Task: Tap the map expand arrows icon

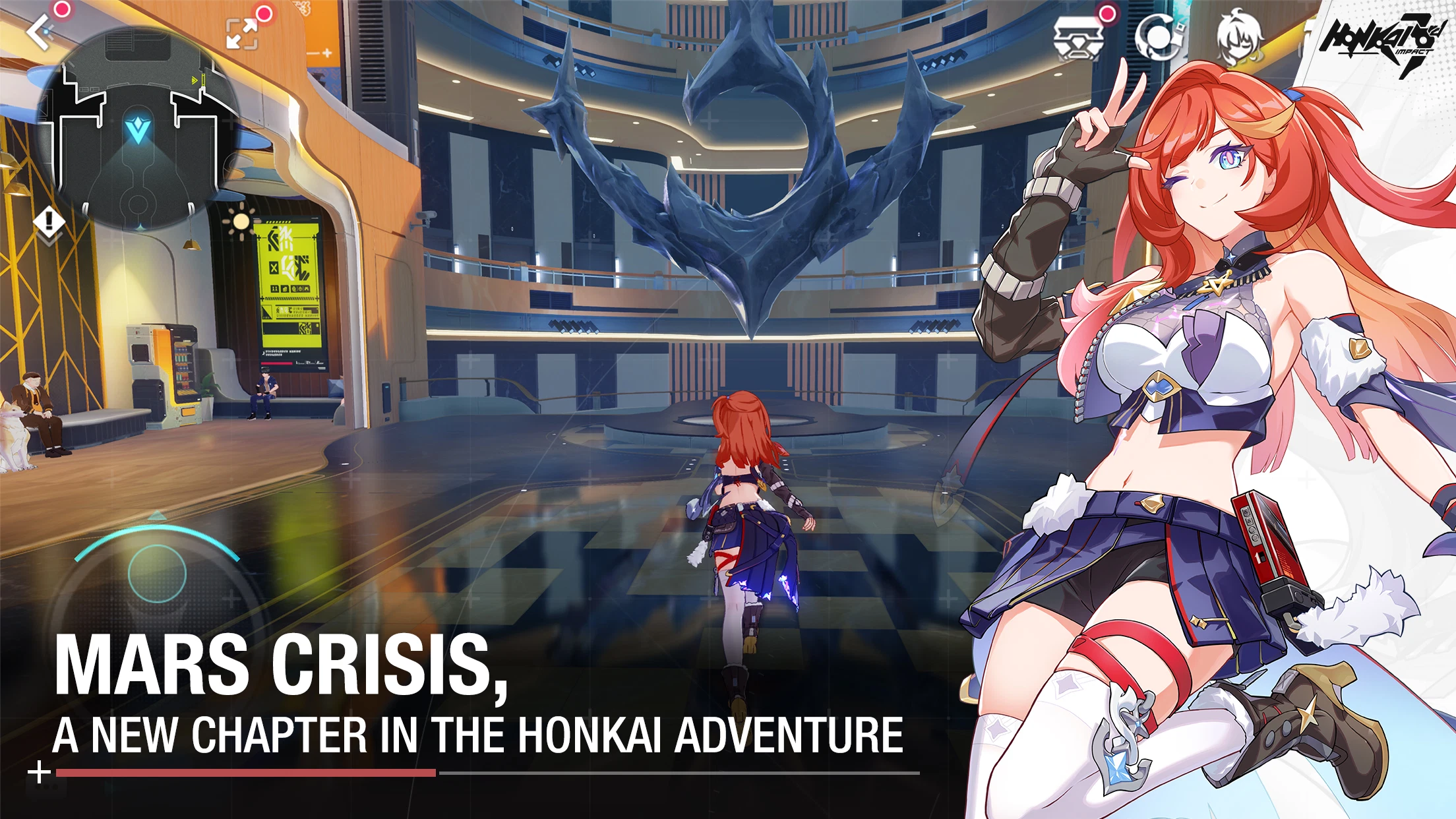Action: 242,33
